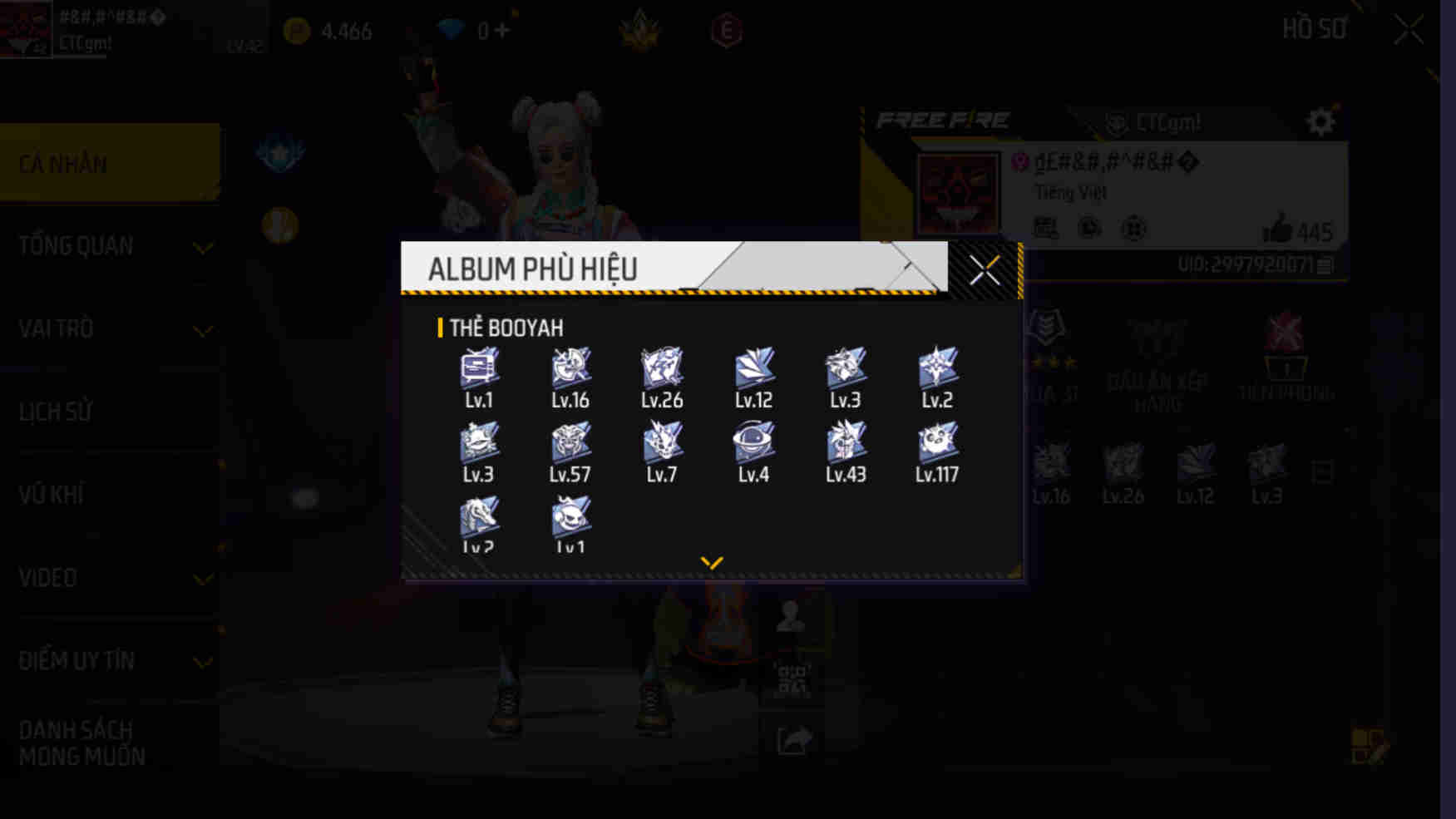1456x819 pixels.
Task: Switch to the Cá Nhân tab
Action: pos(110,163)
